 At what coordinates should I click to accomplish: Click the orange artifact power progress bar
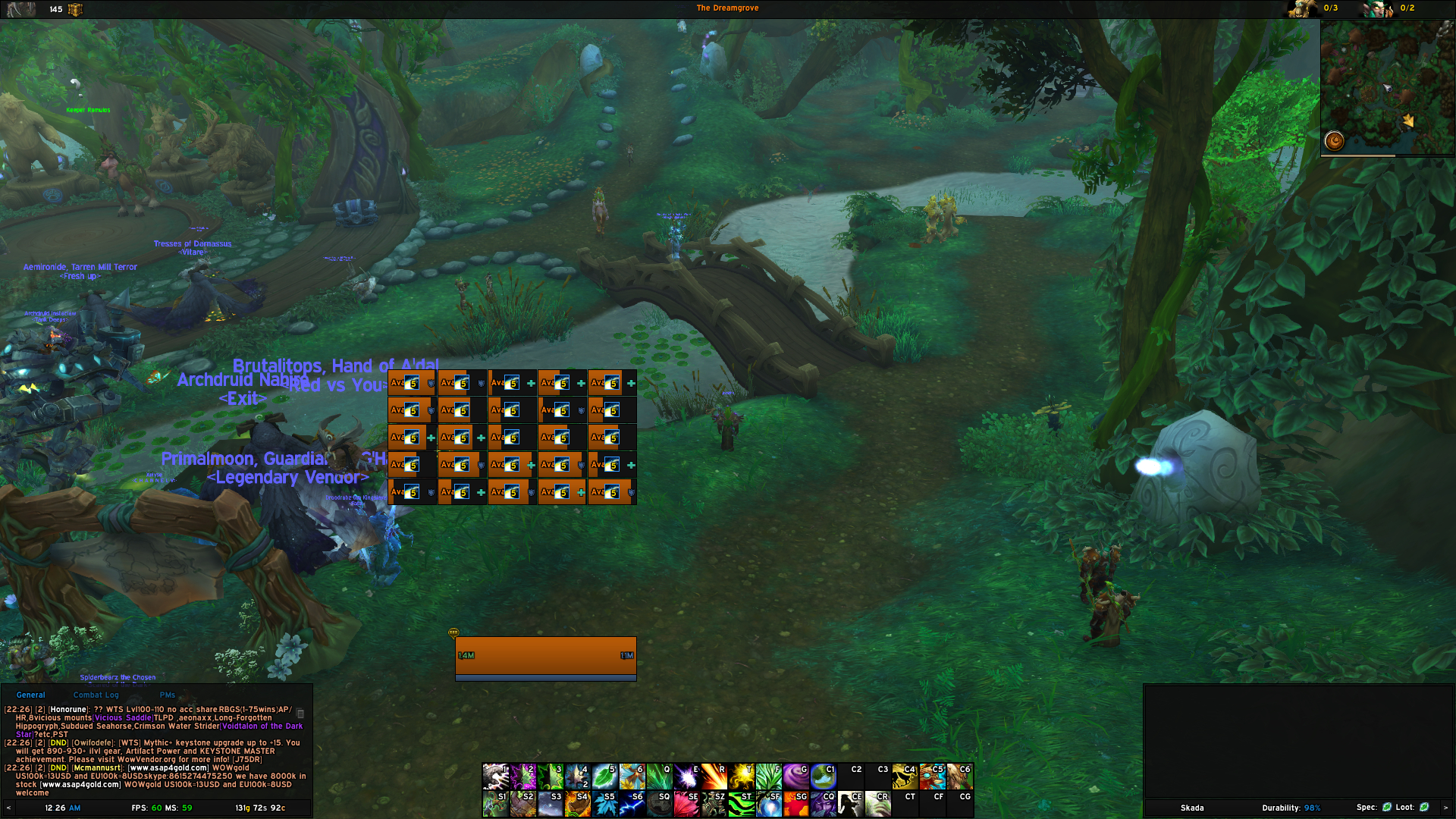coord(544,655)
